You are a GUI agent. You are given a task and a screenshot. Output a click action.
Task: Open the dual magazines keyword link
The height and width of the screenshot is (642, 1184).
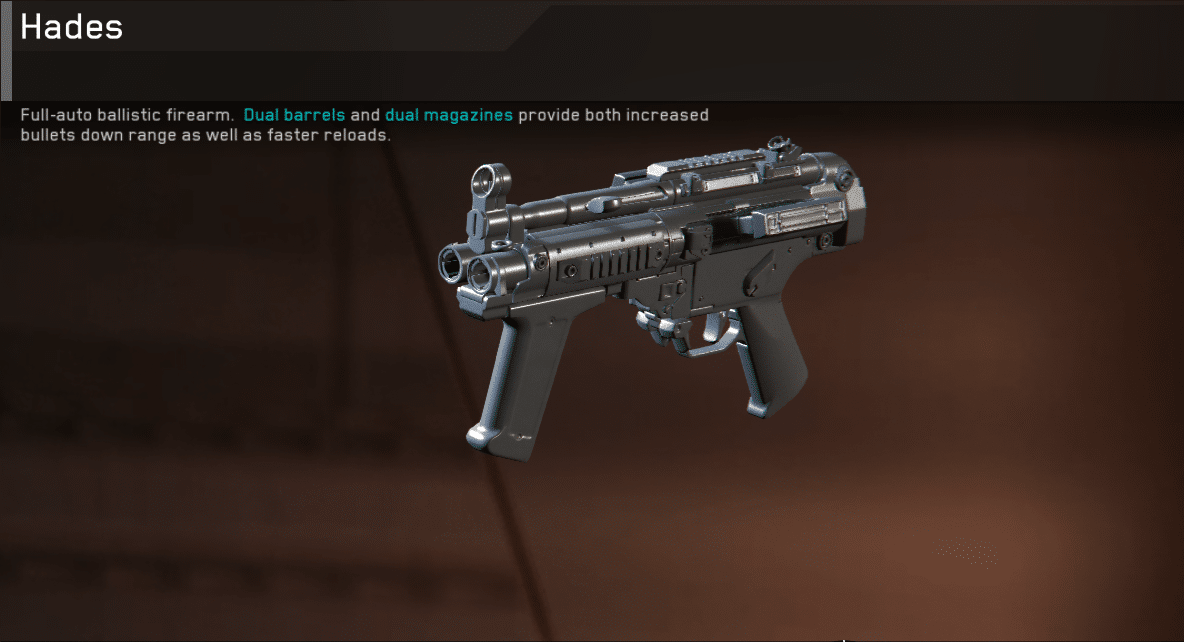[448, 115]
